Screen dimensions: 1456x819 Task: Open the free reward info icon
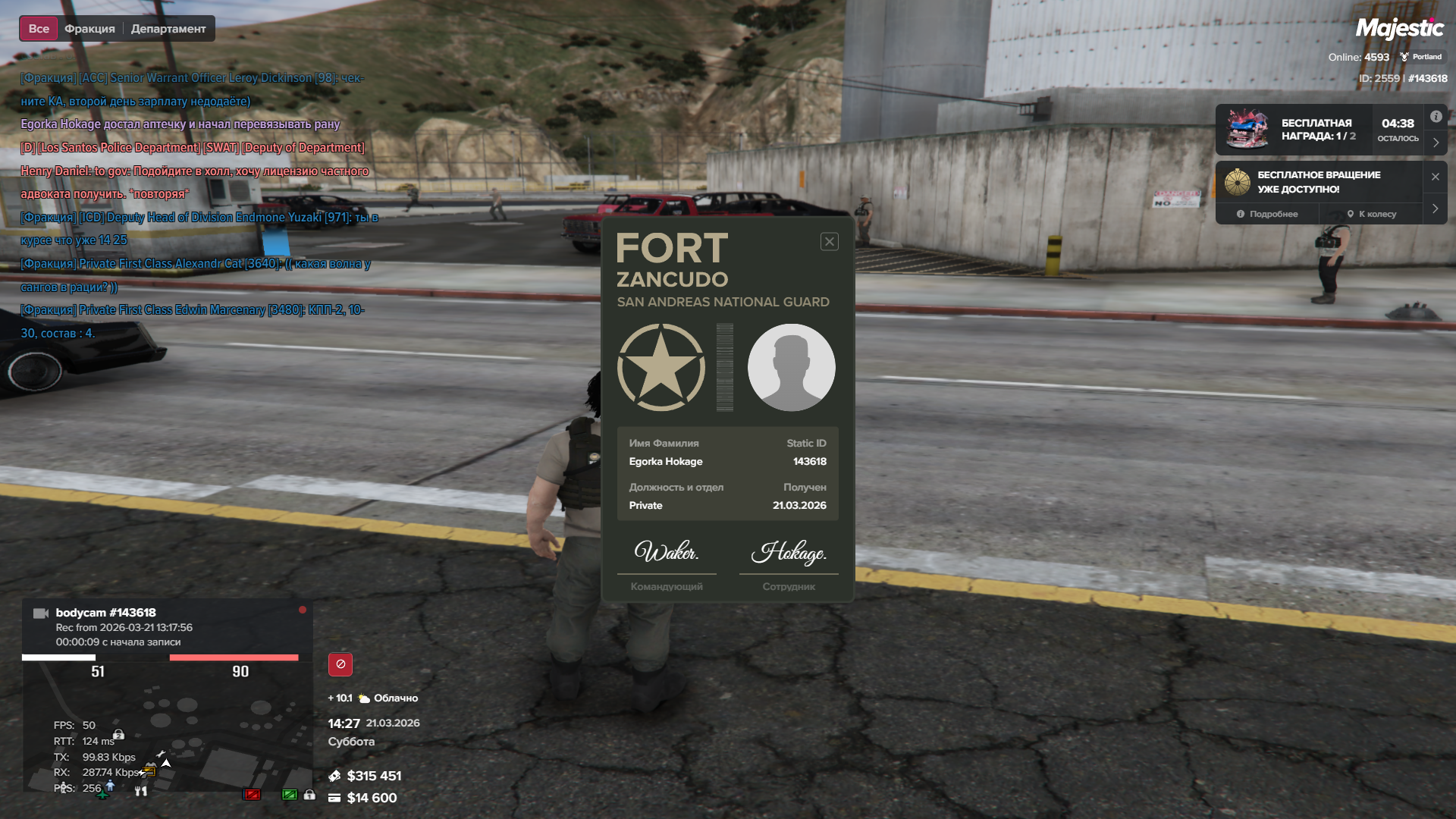[1436, 117]
